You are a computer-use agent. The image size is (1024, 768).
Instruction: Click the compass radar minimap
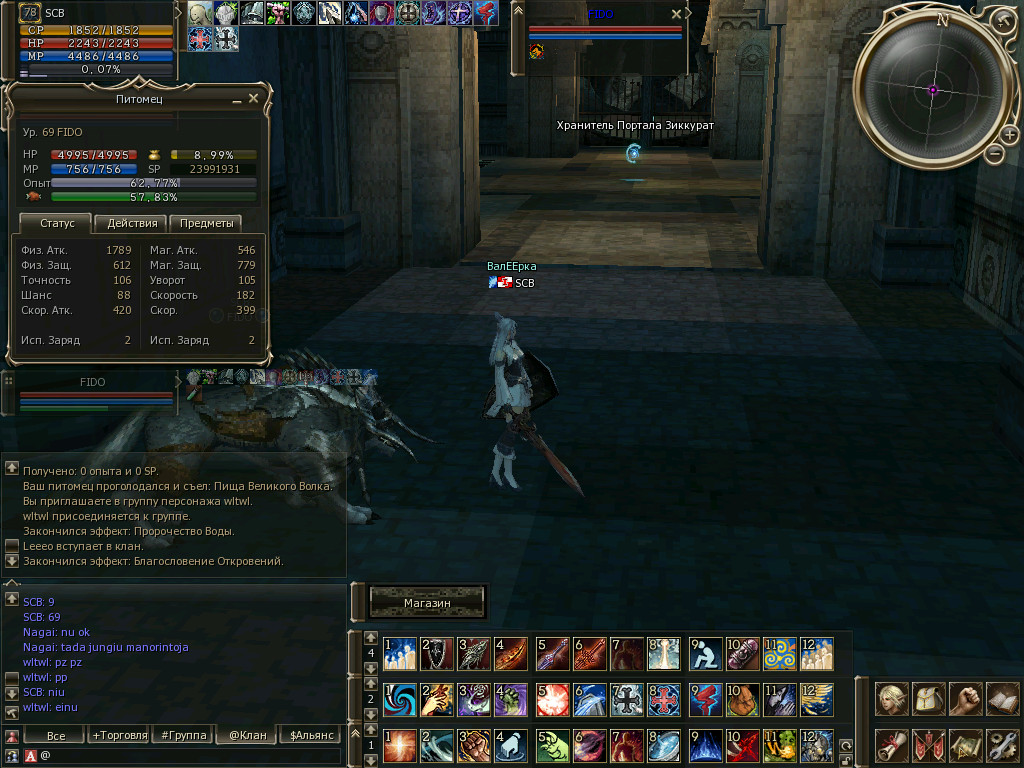pos(933,89)
